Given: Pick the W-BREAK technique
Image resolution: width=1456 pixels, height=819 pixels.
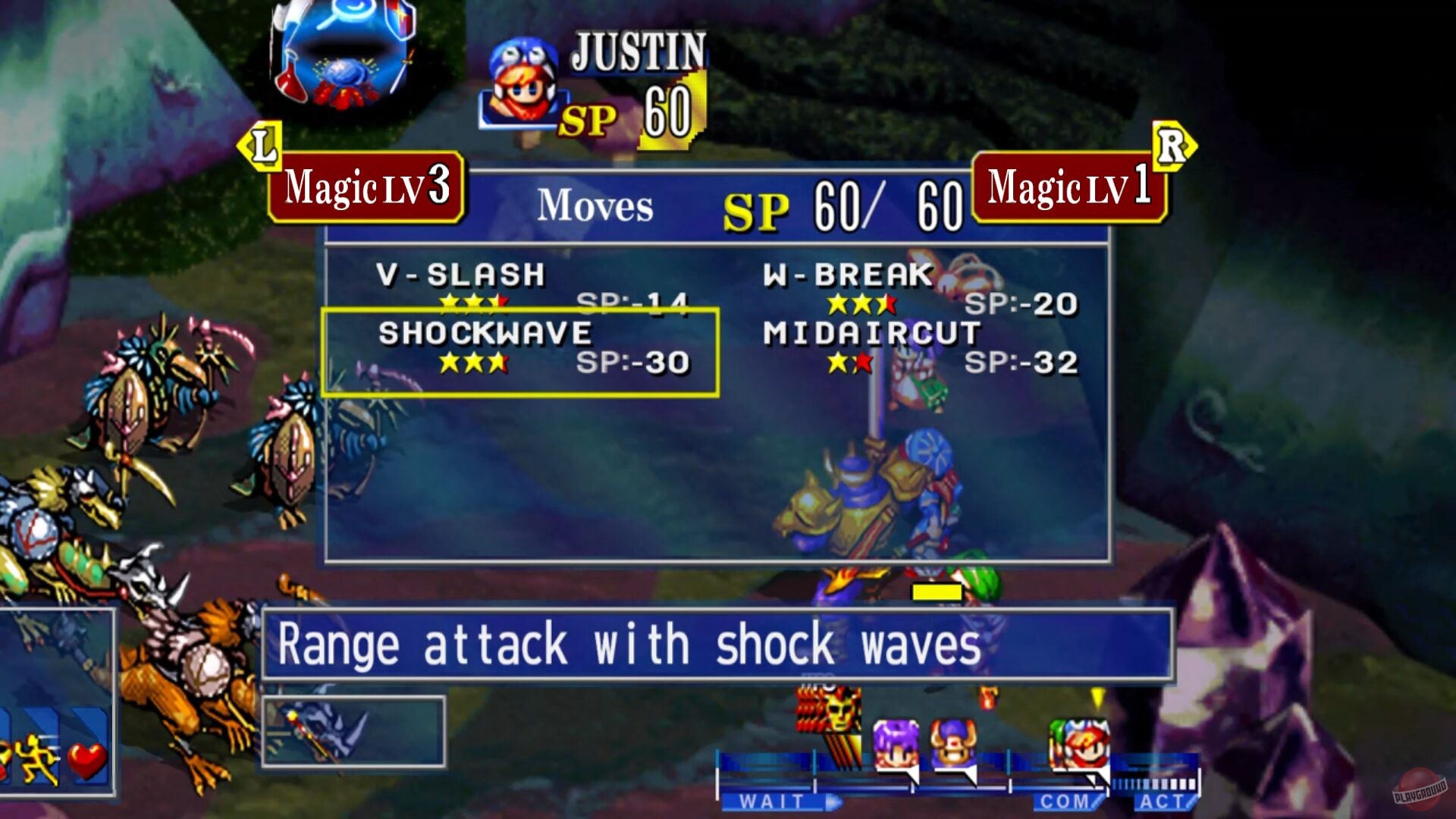Looking at the screenshot, I should coord(848,275).
